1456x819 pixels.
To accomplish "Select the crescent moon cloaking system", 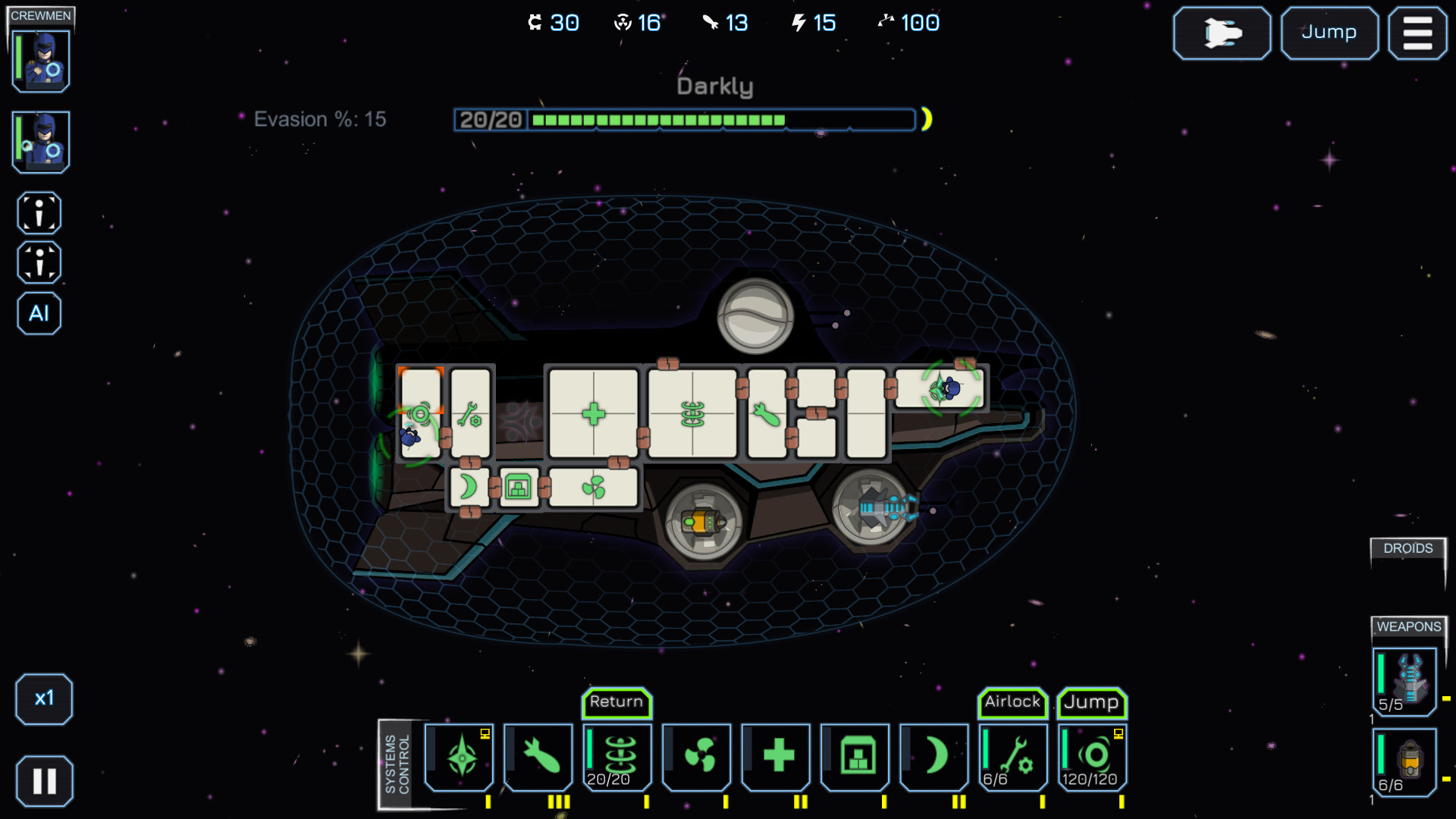I will [935, 757].
